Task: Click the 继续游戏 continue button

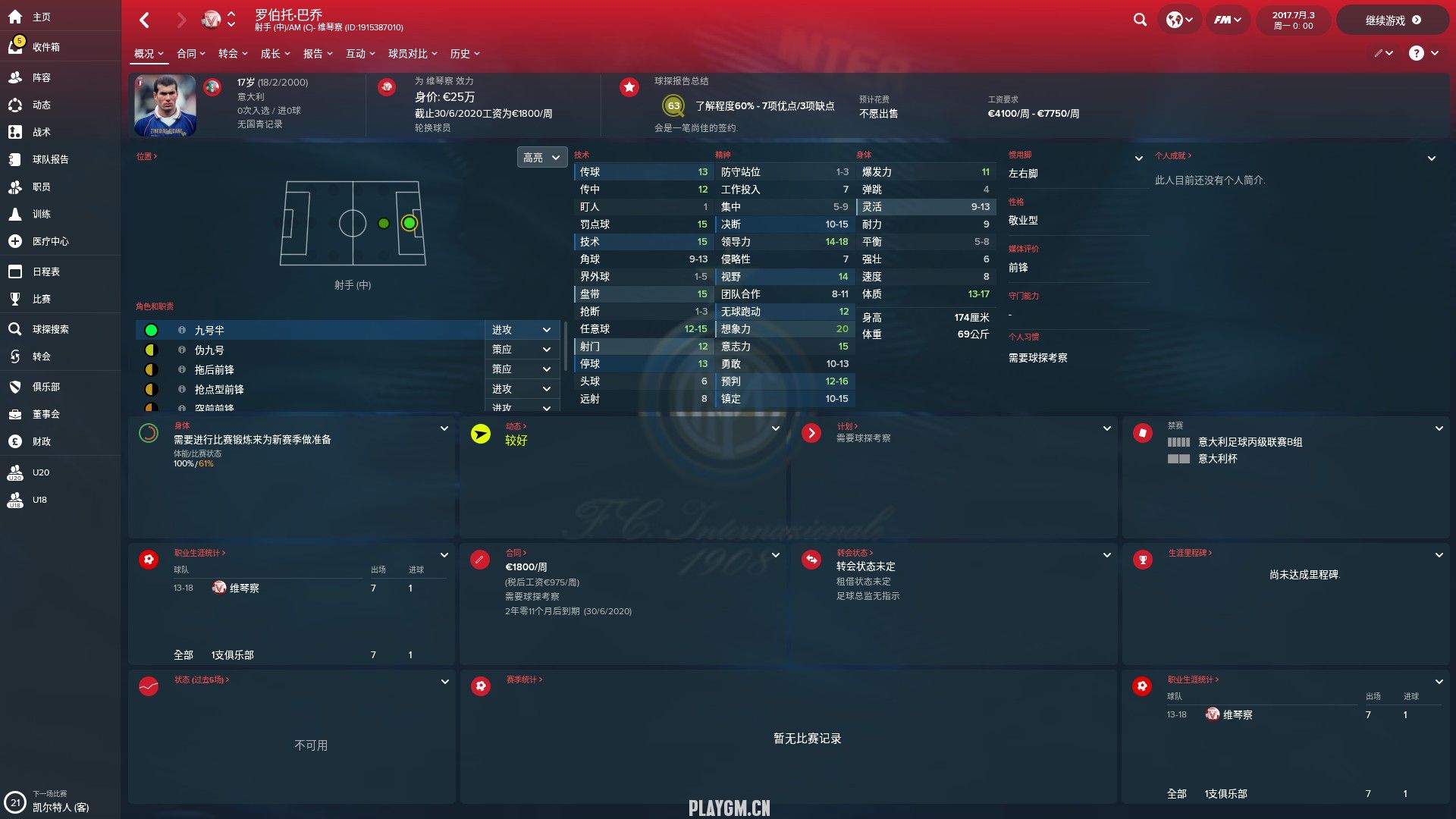Action: tap(1392, 20)
